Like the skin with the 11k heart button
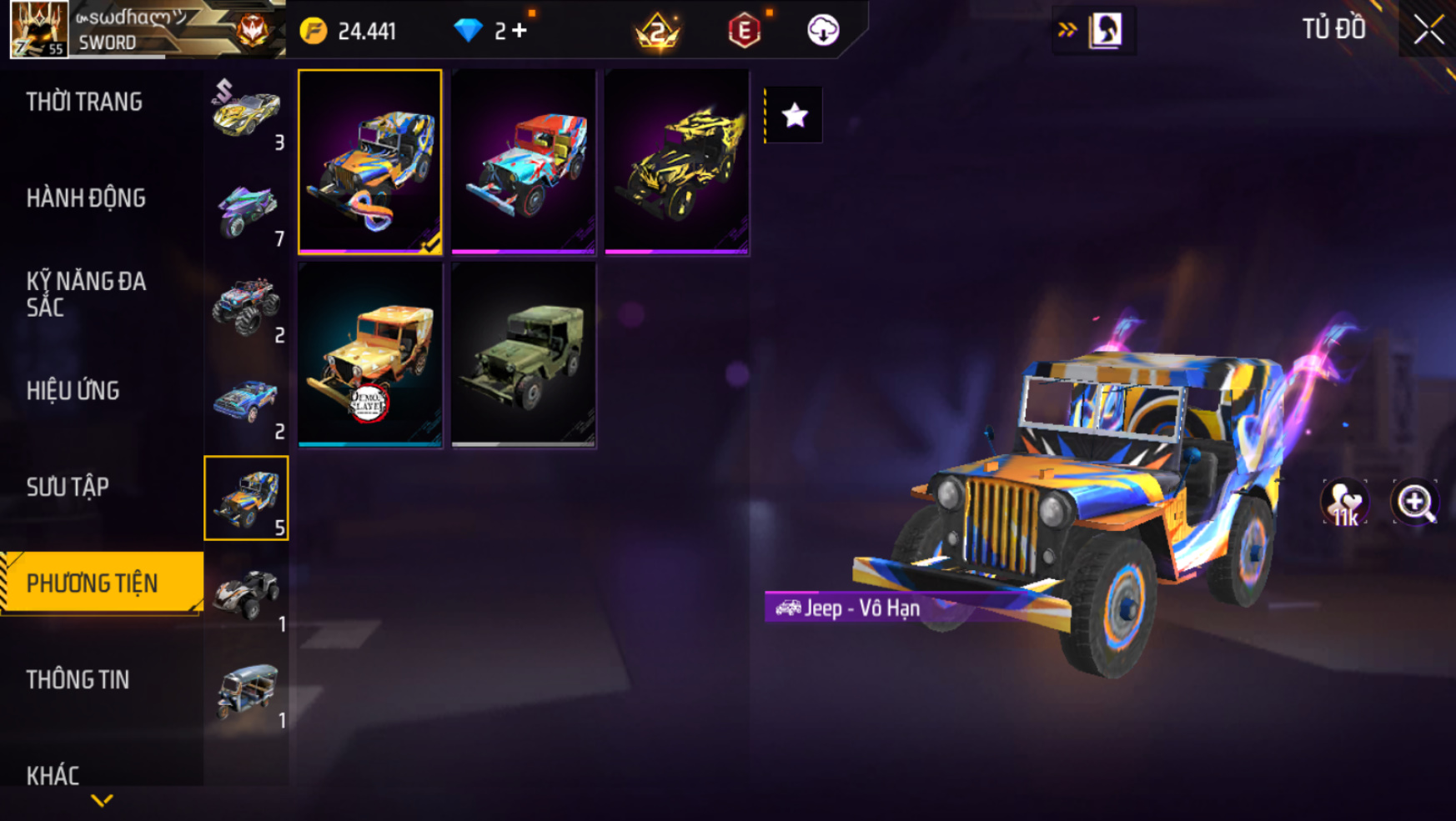Viewport: 1456px width, 821px height. coord(1344,502)
